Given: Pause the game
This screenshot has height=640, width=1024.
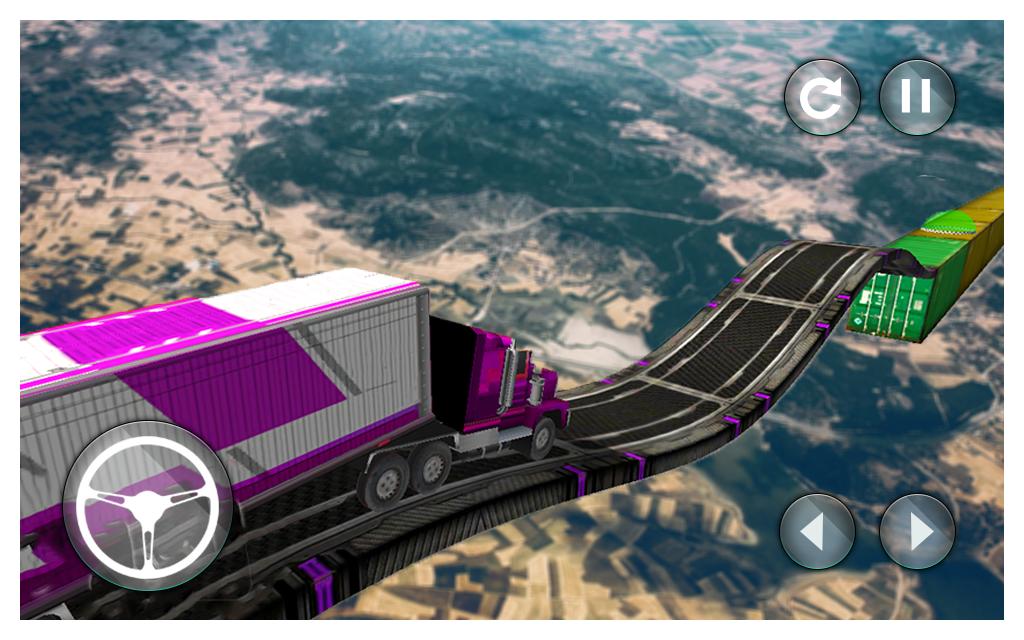Looking at the screenshot, I should tap(916, 97).
